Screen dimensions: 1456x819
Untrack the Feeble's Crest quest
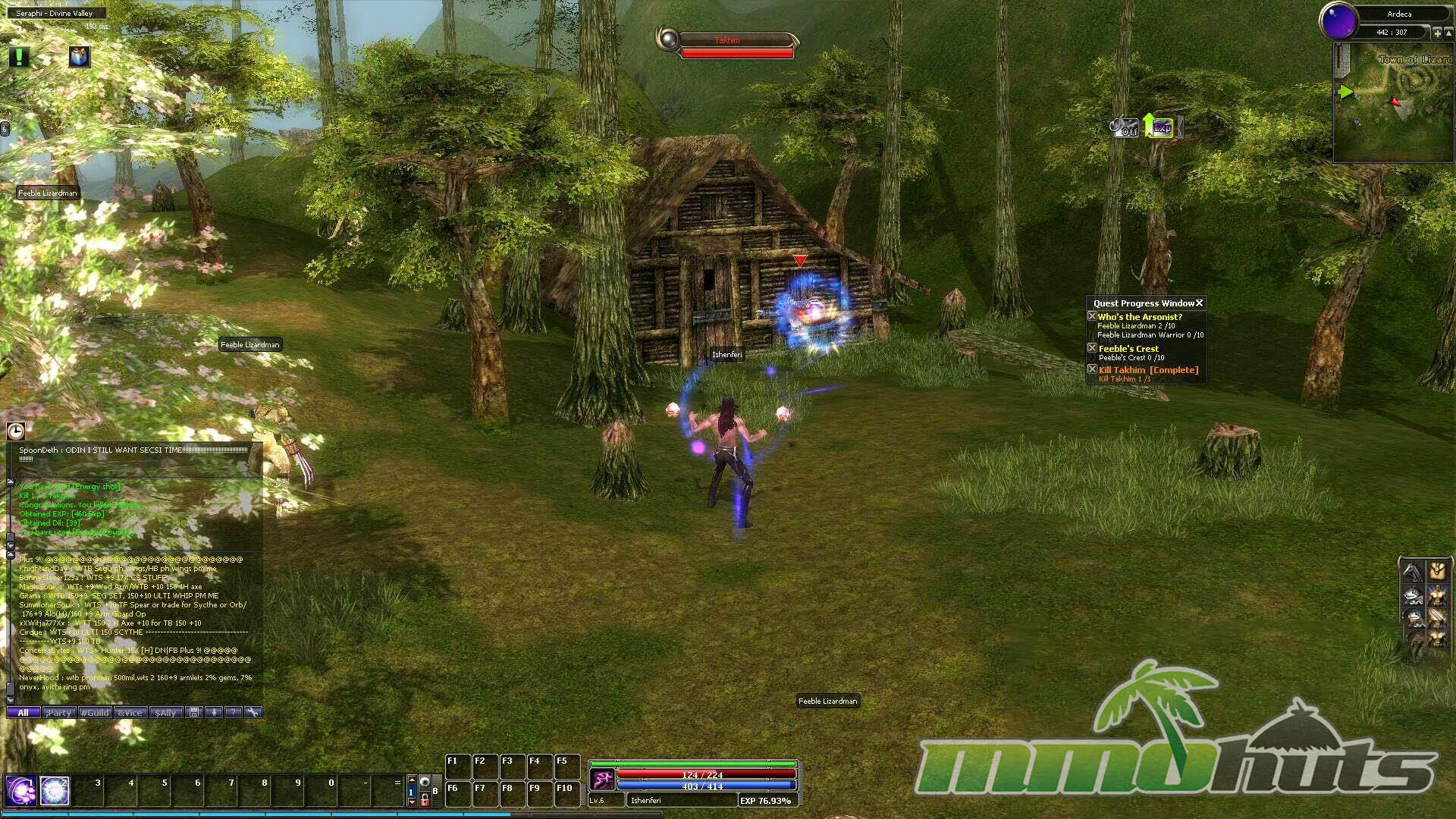click(x=1092, y=348)
